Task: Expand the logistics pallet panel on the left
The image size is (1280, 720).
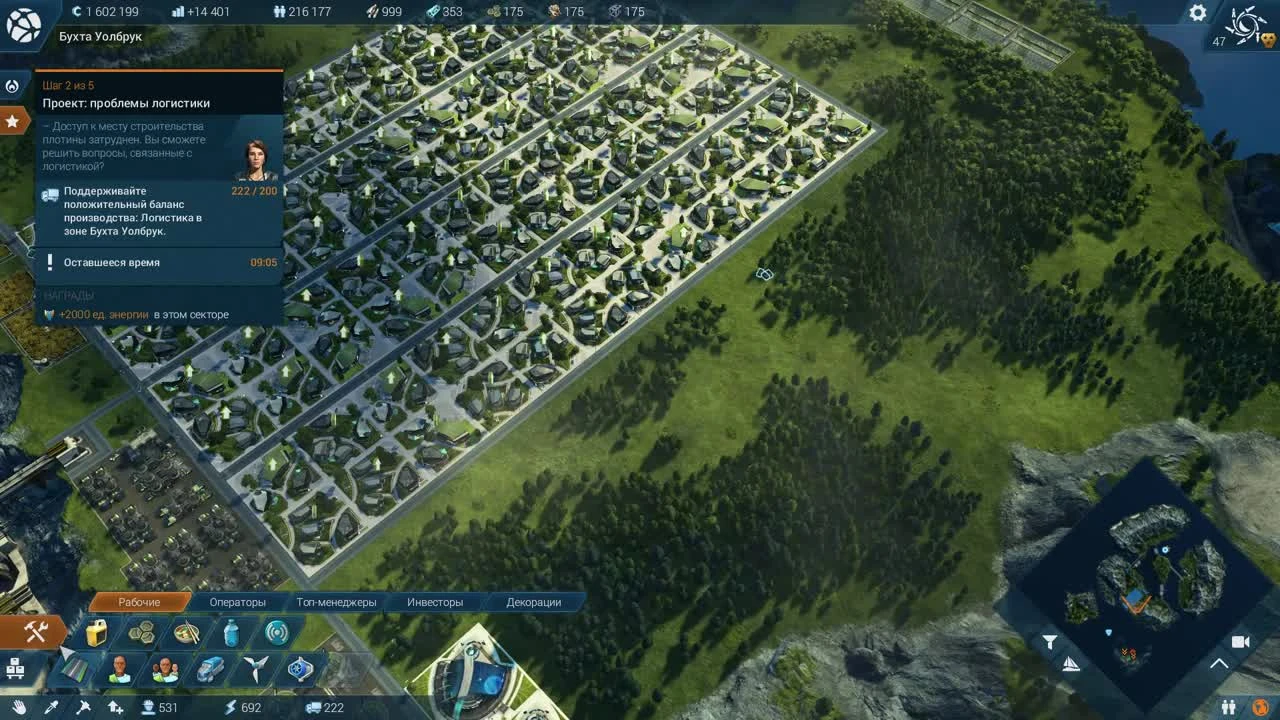Action: [16, 668]
